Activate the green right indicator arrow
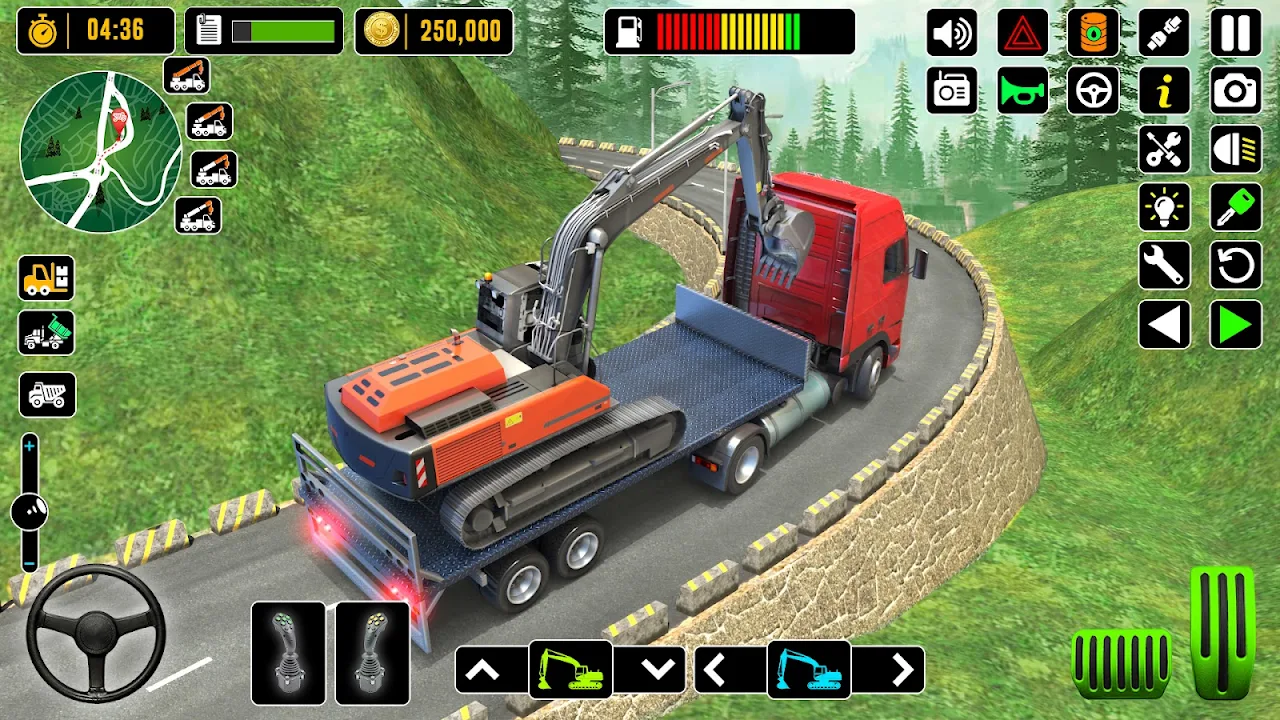The width and height of the screenshot is (1280, 720). pyautogui.click(x=1236, y=325)
